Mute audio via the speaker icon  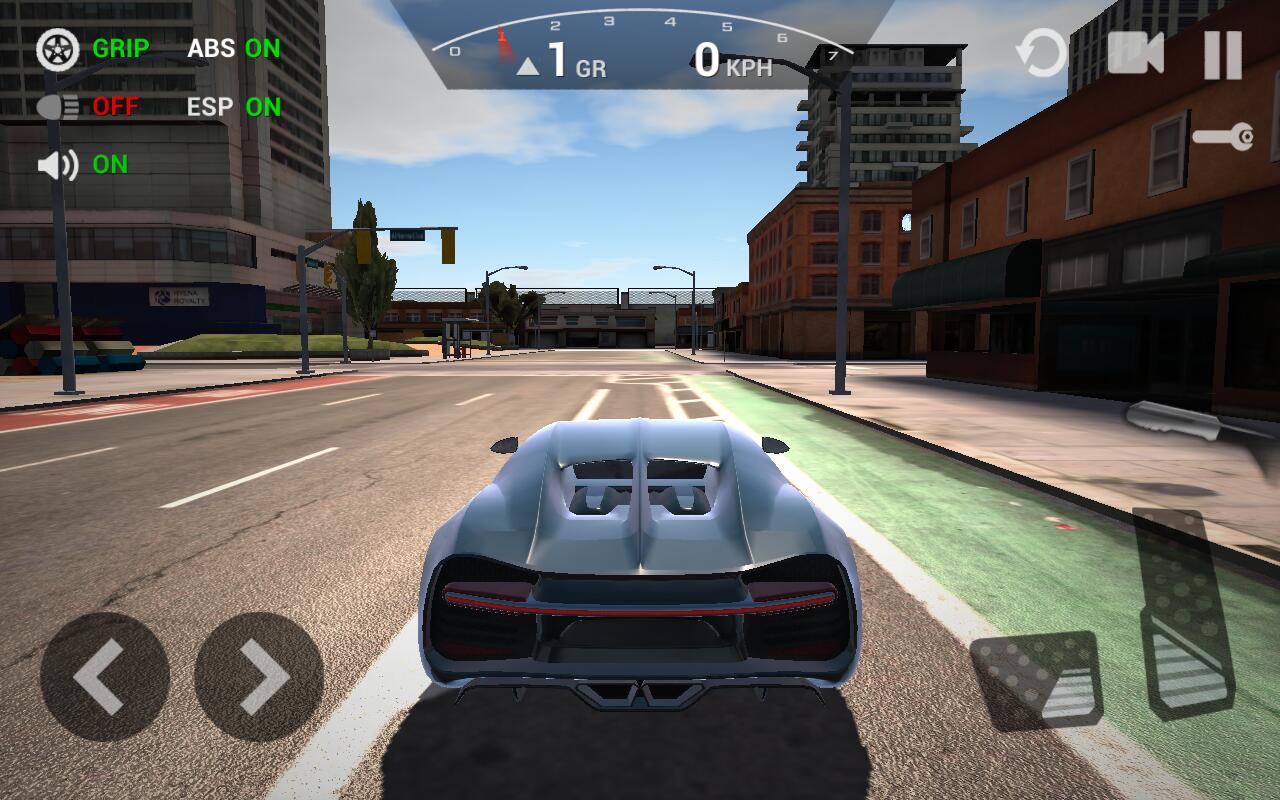click(56, 163)
